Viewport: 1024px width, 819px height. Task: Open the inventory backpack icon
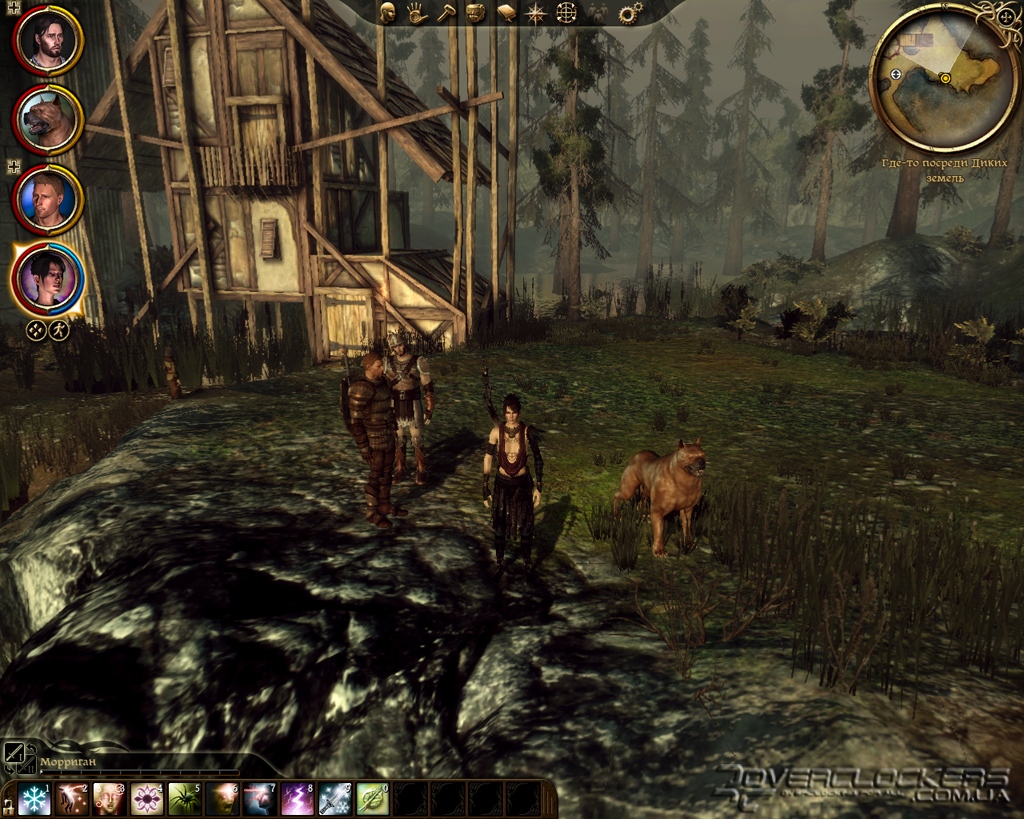476,13
